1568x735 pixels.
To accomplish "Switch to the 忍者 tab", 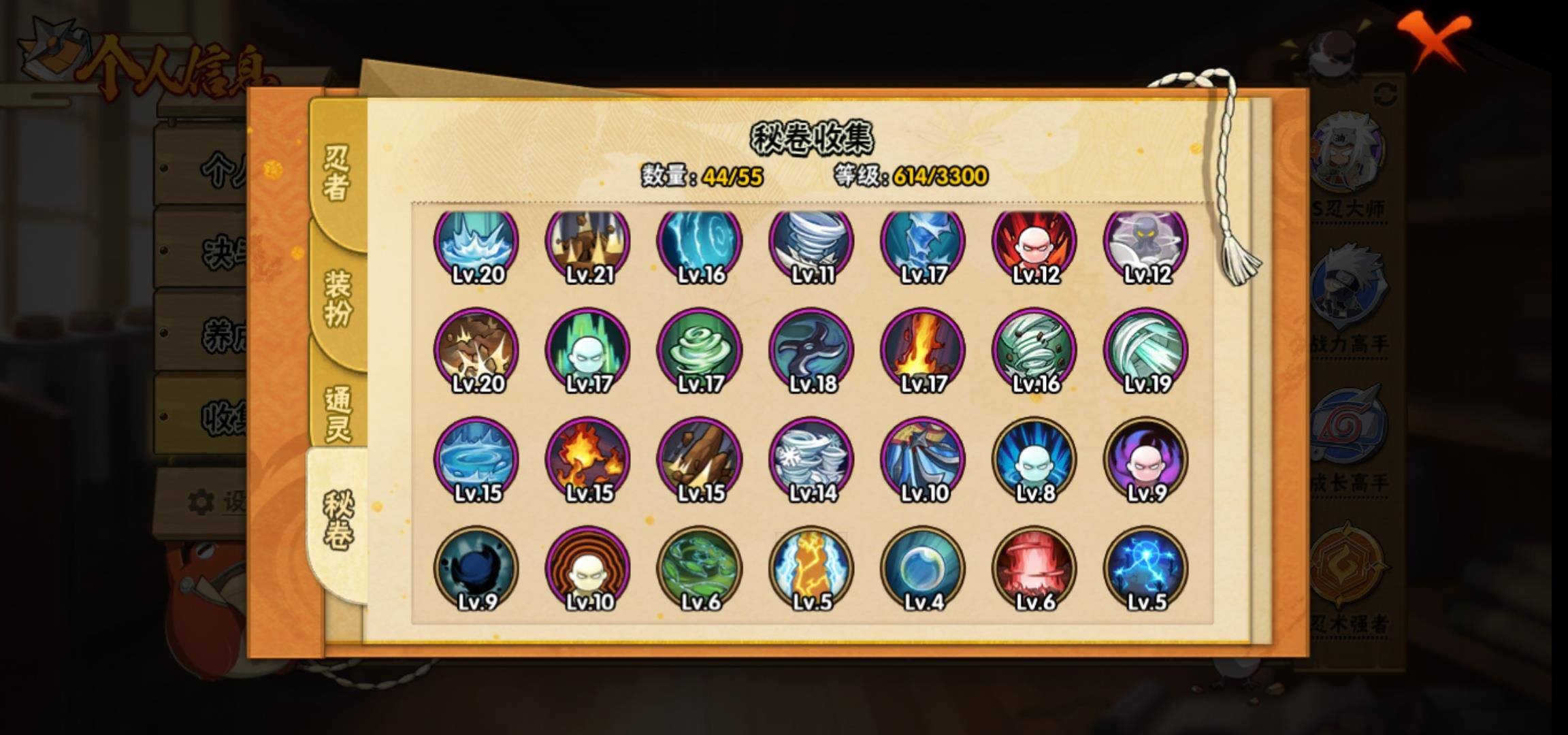I will (337, 174).
